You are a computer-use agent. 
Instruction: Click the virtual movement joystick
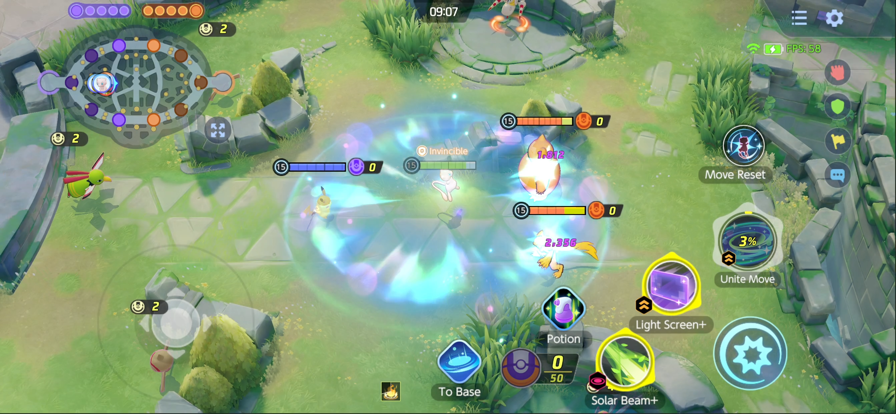(177, 322)
